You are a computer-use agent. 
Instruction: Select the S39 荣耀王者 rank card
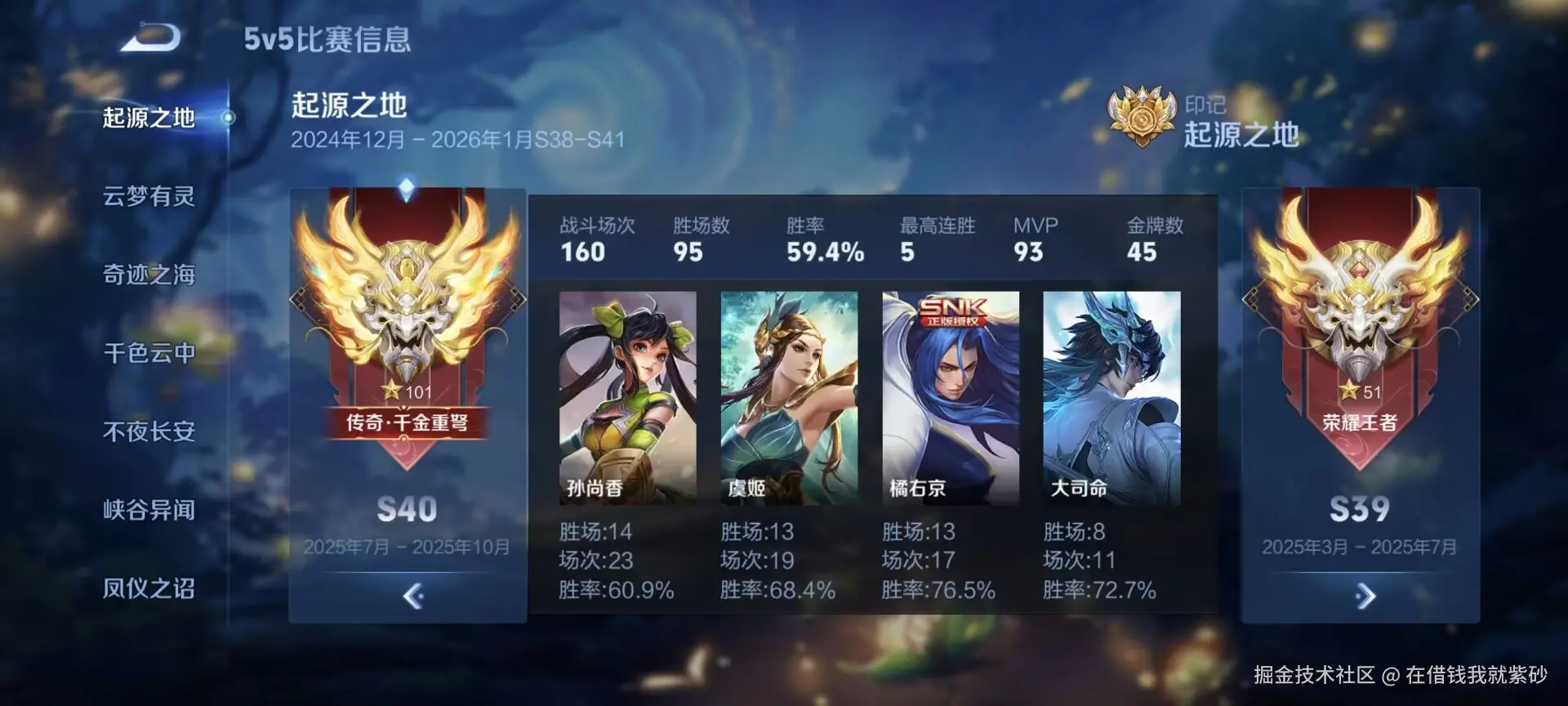click(x=1360, y=368)
